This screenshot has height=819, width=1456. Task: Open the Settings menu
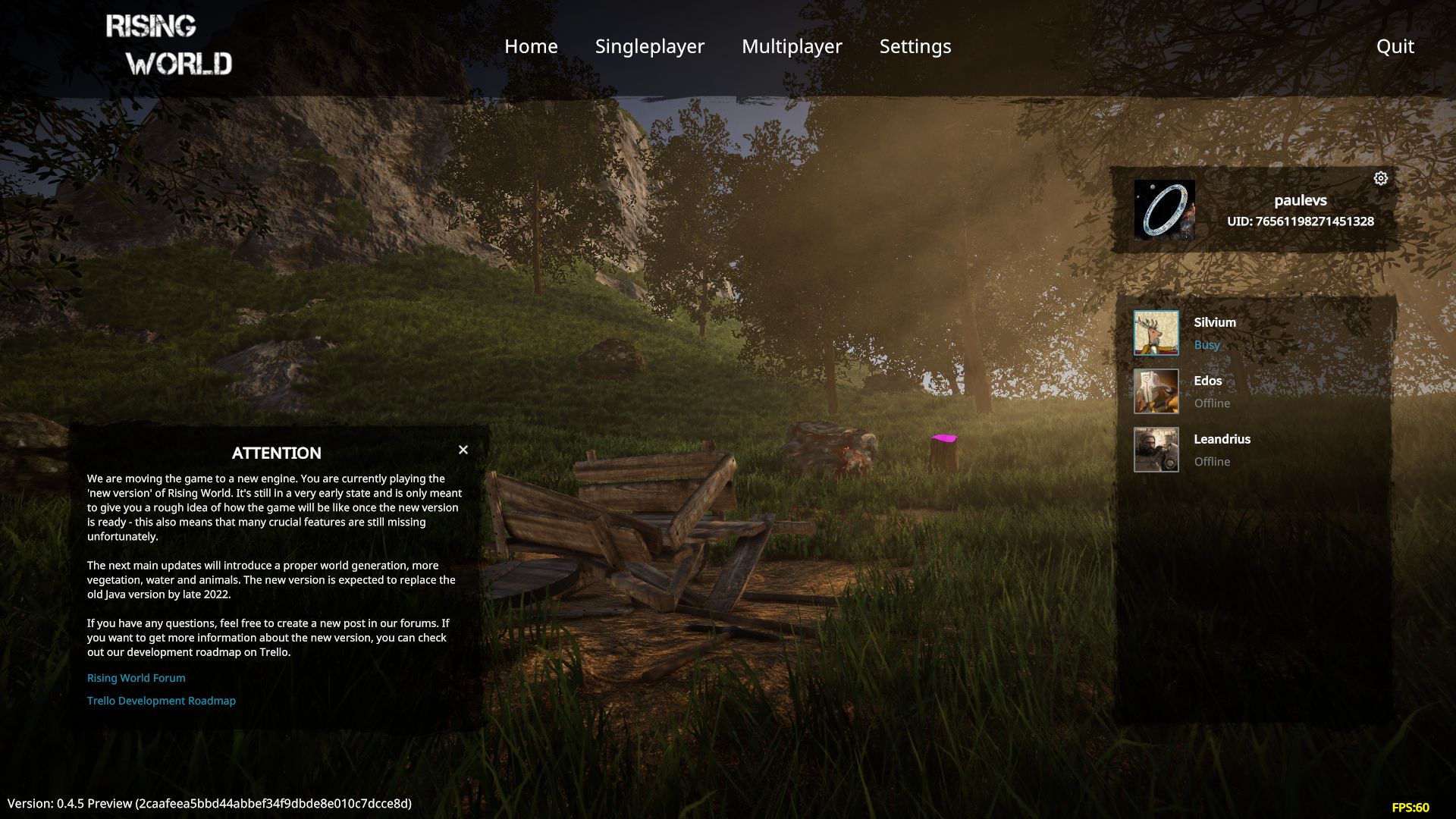(x=915, y=46)
